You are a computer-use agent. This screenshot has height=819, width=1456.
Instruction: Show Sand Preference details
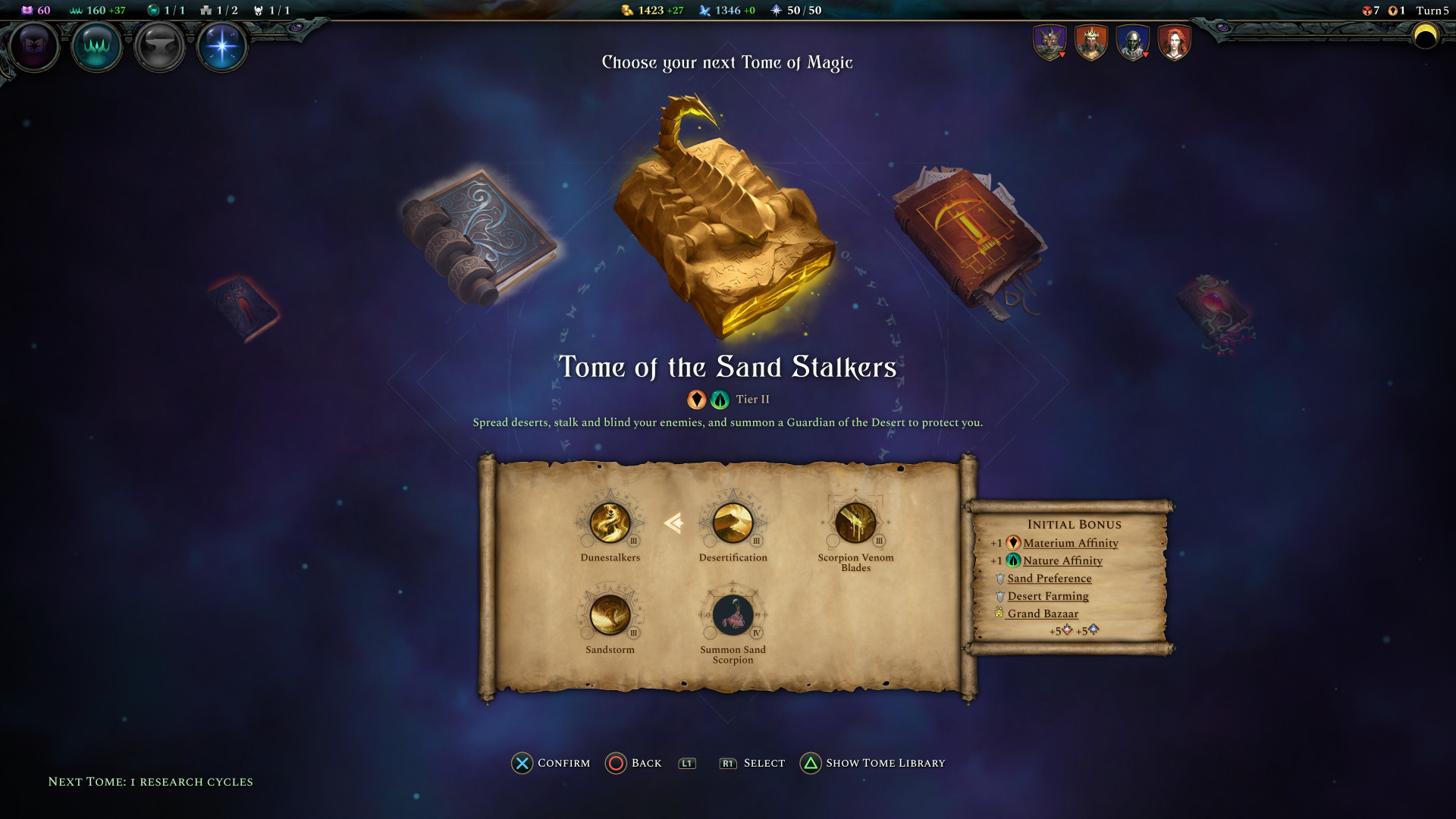1050,579
